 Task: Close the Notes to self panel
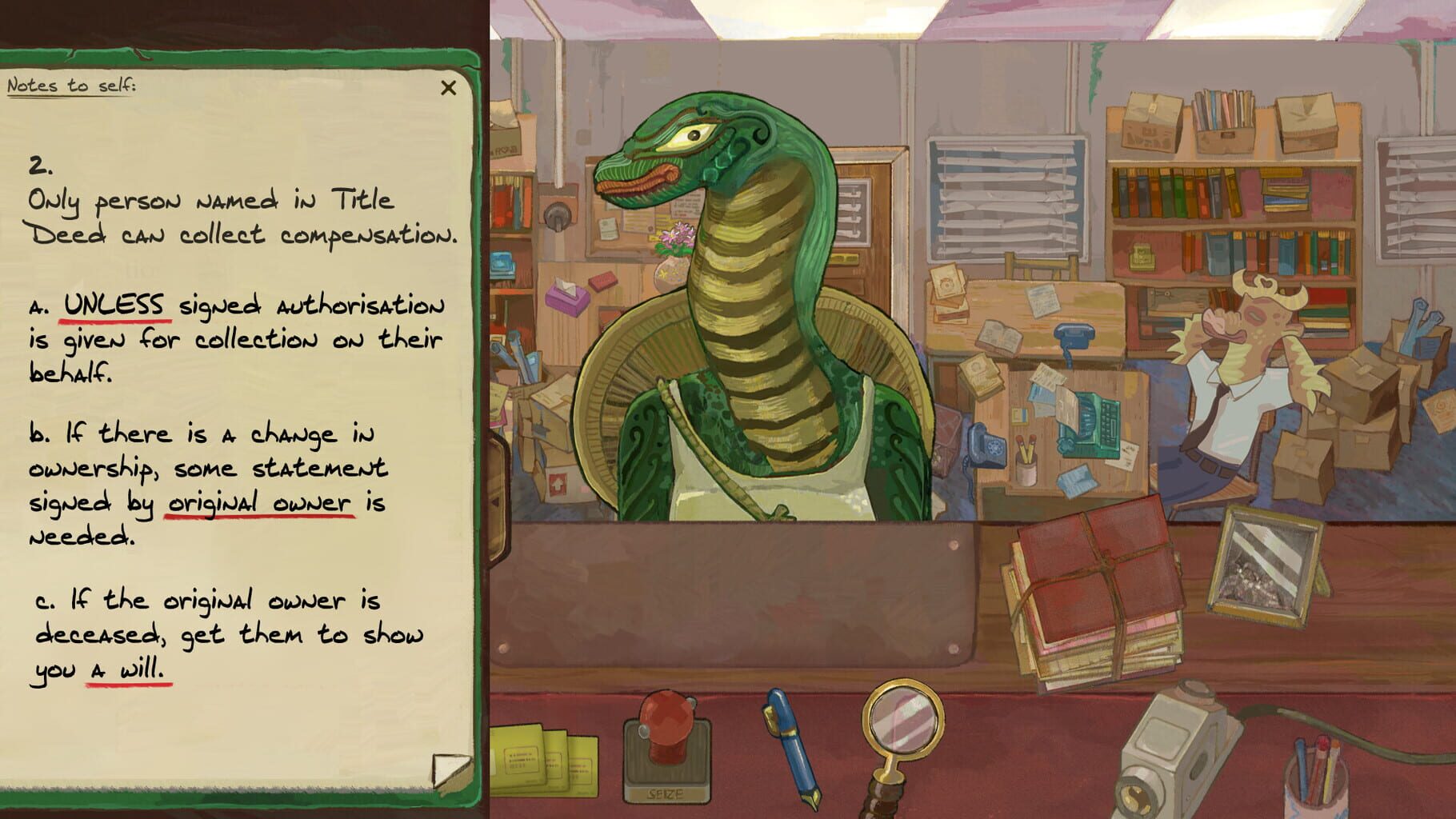pyautogui.click(x=448, y=90)
